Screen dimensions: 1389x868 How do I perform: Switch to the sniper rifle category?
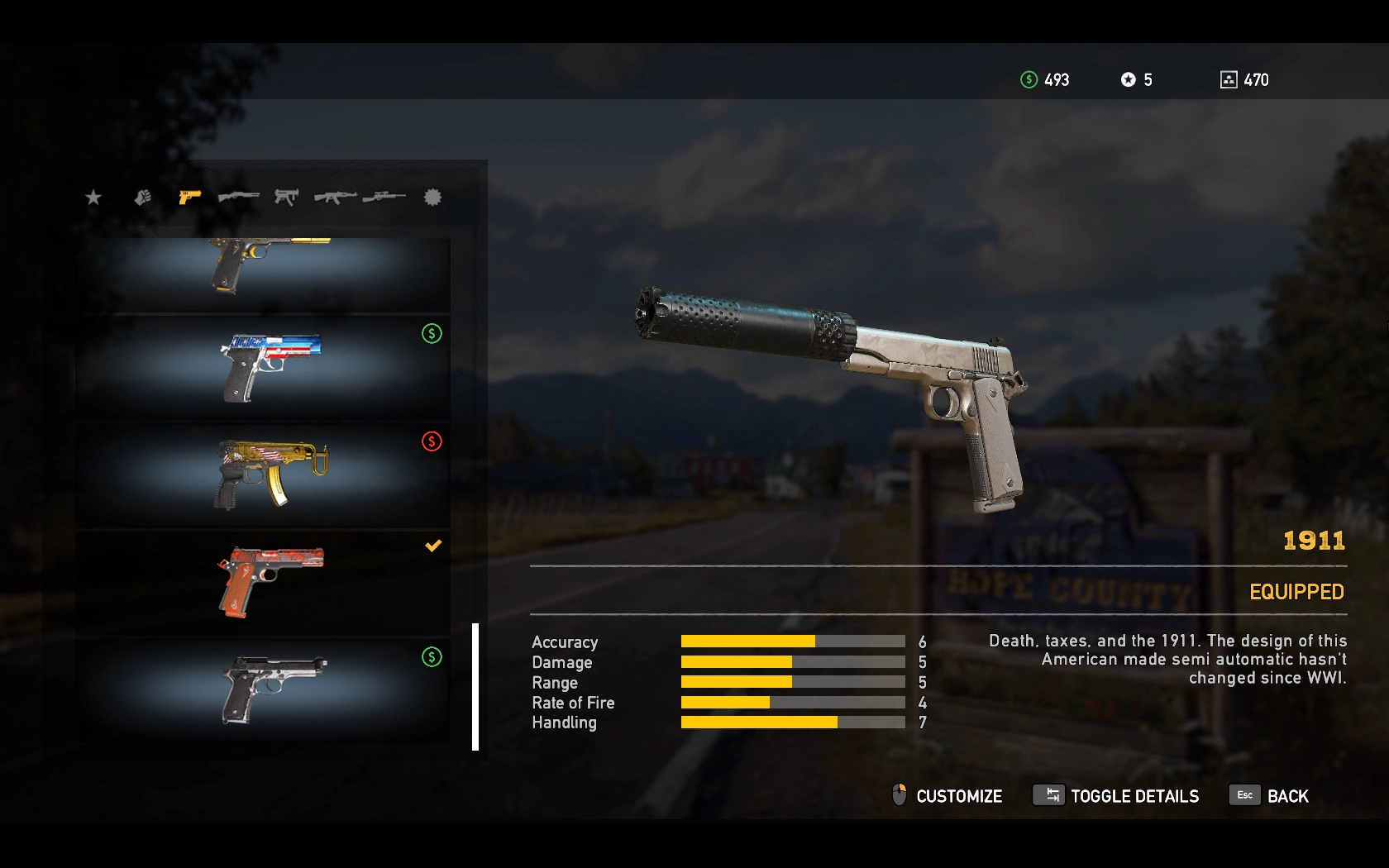pyautogui.click(x=384, y=197)
